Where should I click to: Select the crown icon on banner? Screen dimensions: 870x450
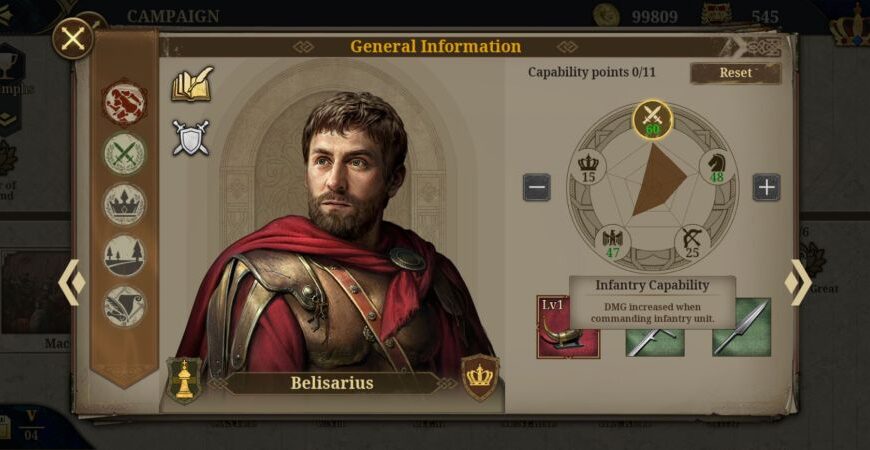tap(125, 205)
